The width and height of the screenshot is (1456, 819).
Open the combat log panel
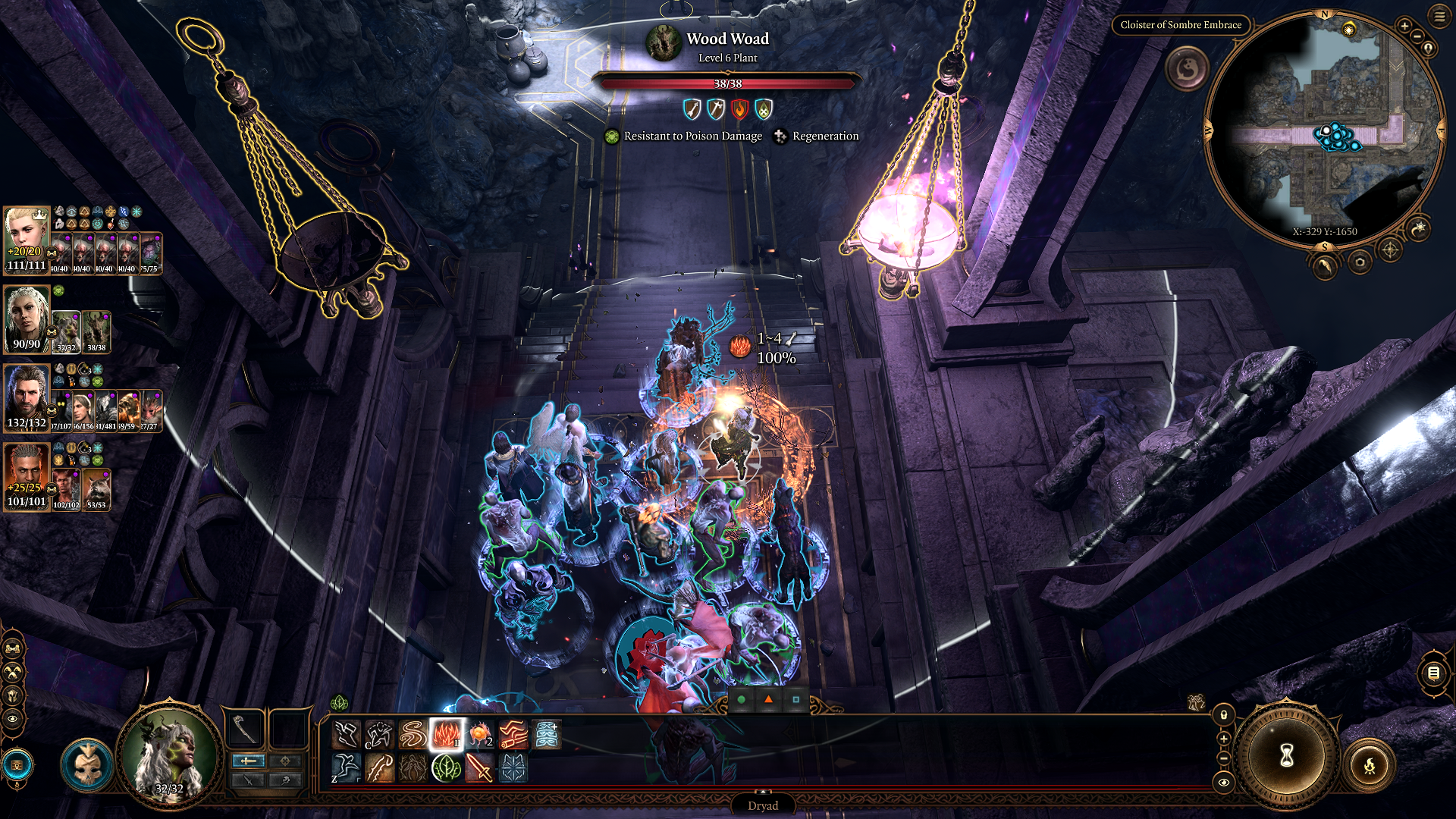coord(1432,673)
